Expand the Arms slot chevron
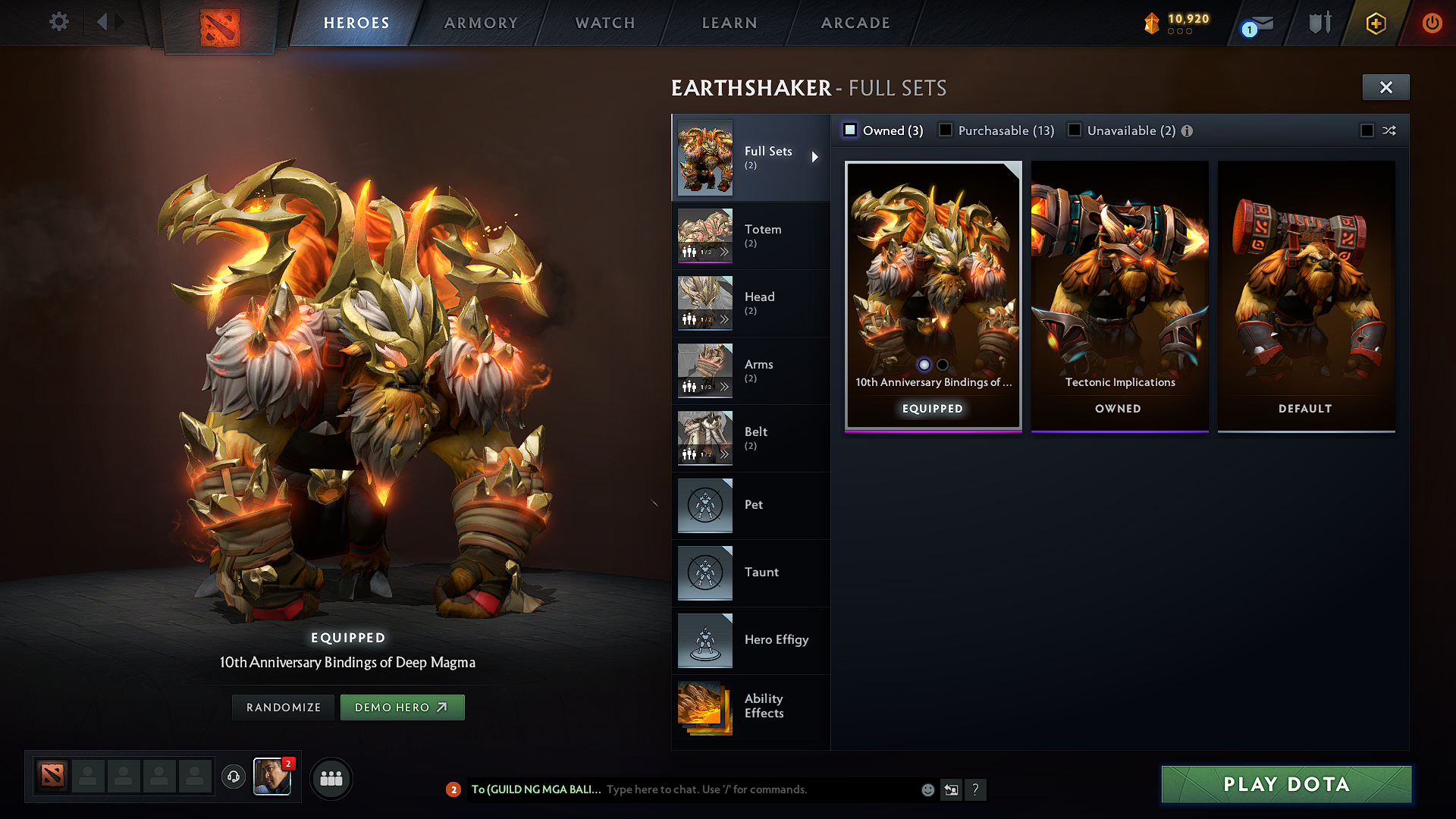The image size is (1456, 819). pyautogui.click(x=726, y=386)
